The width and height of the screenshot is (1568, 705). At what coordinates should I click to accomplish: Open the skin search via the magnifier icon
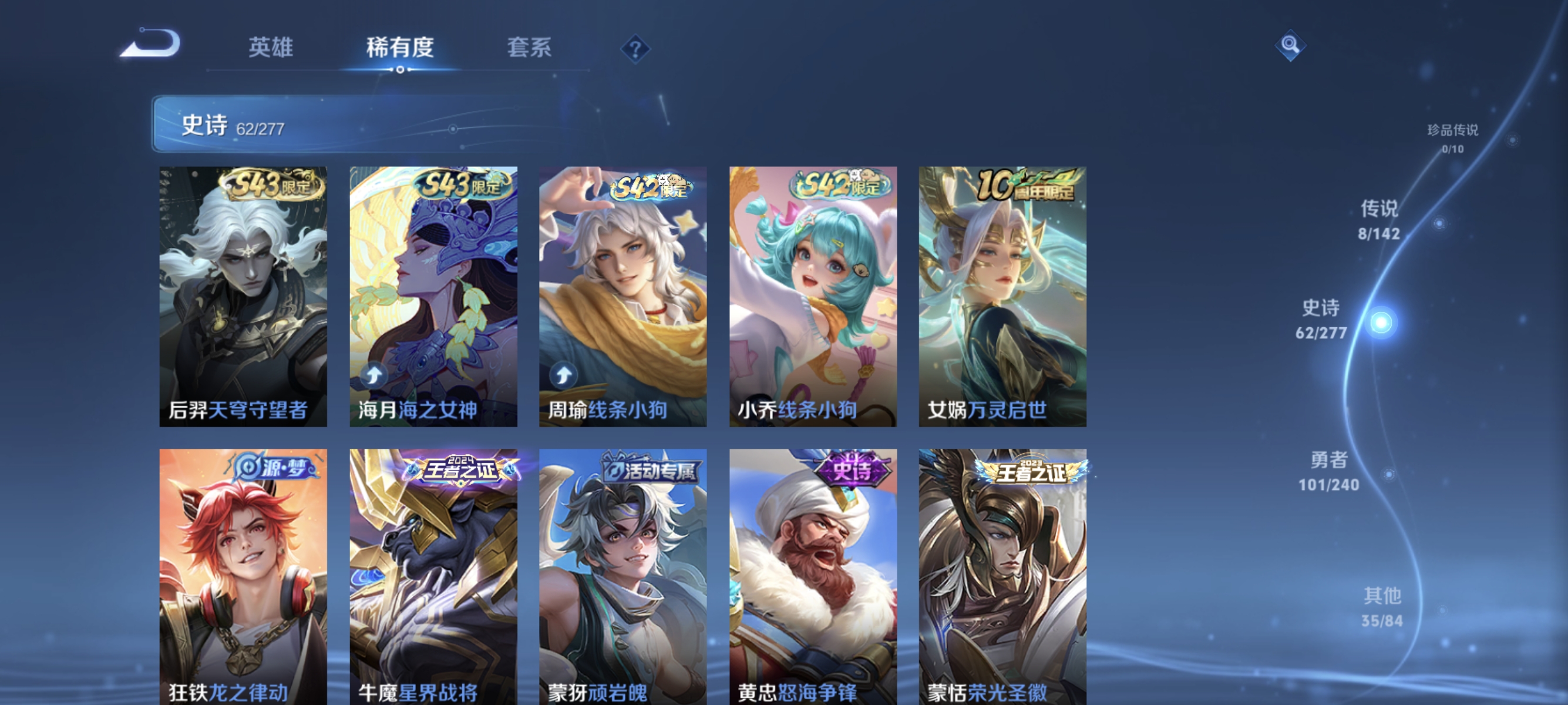click(x=1290, y=45)
